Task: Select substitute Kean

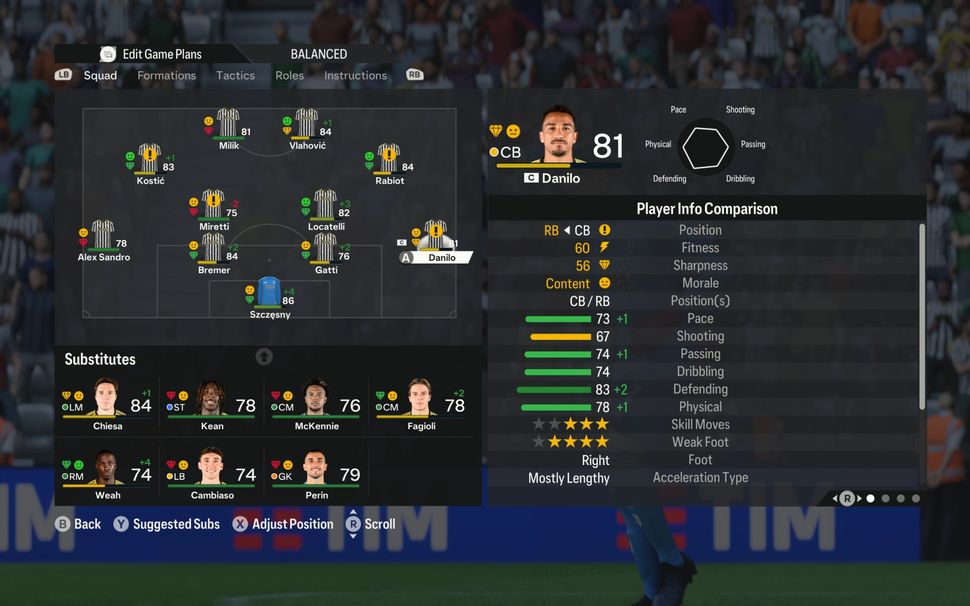Action: pyautogui.click(x=212, y=404)
